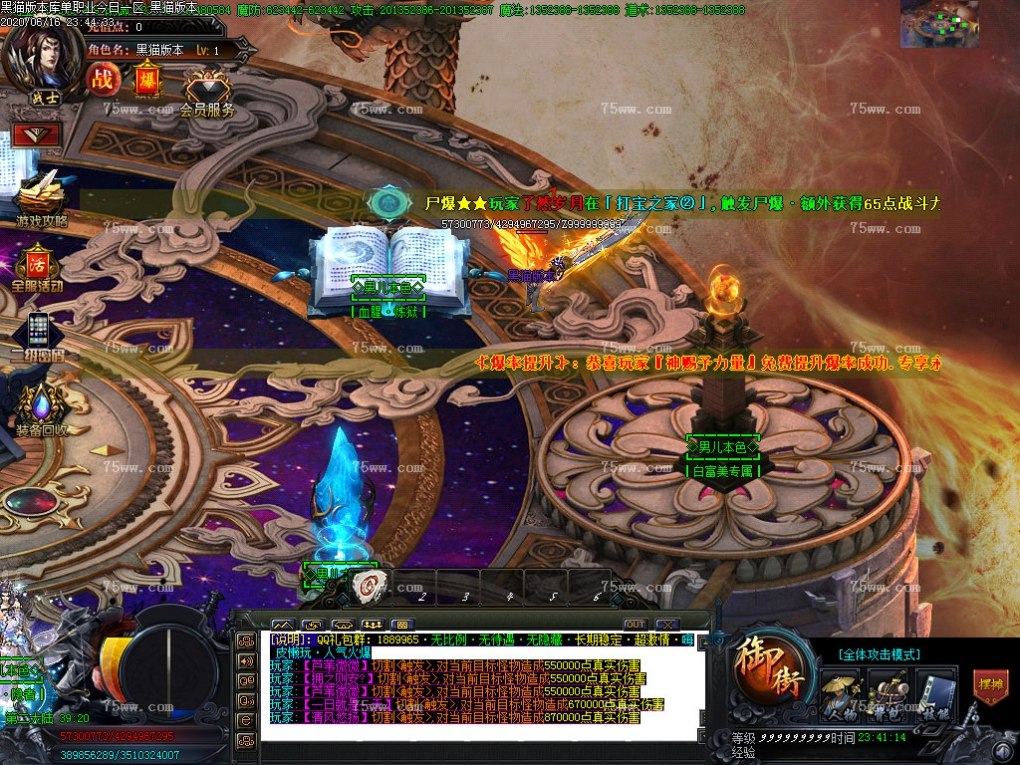Screen dimensions: 1020x765
Task: Click the red 战 round icon
Action: tap(103, 79)
